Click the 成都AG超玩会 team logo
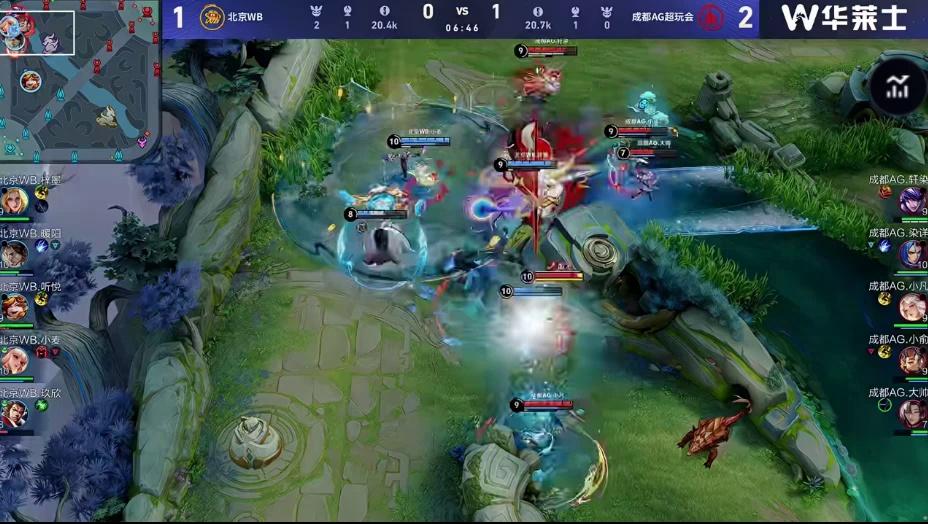This screenshot has height=524, width=928. pyautogui.click(x=711, y=17)
